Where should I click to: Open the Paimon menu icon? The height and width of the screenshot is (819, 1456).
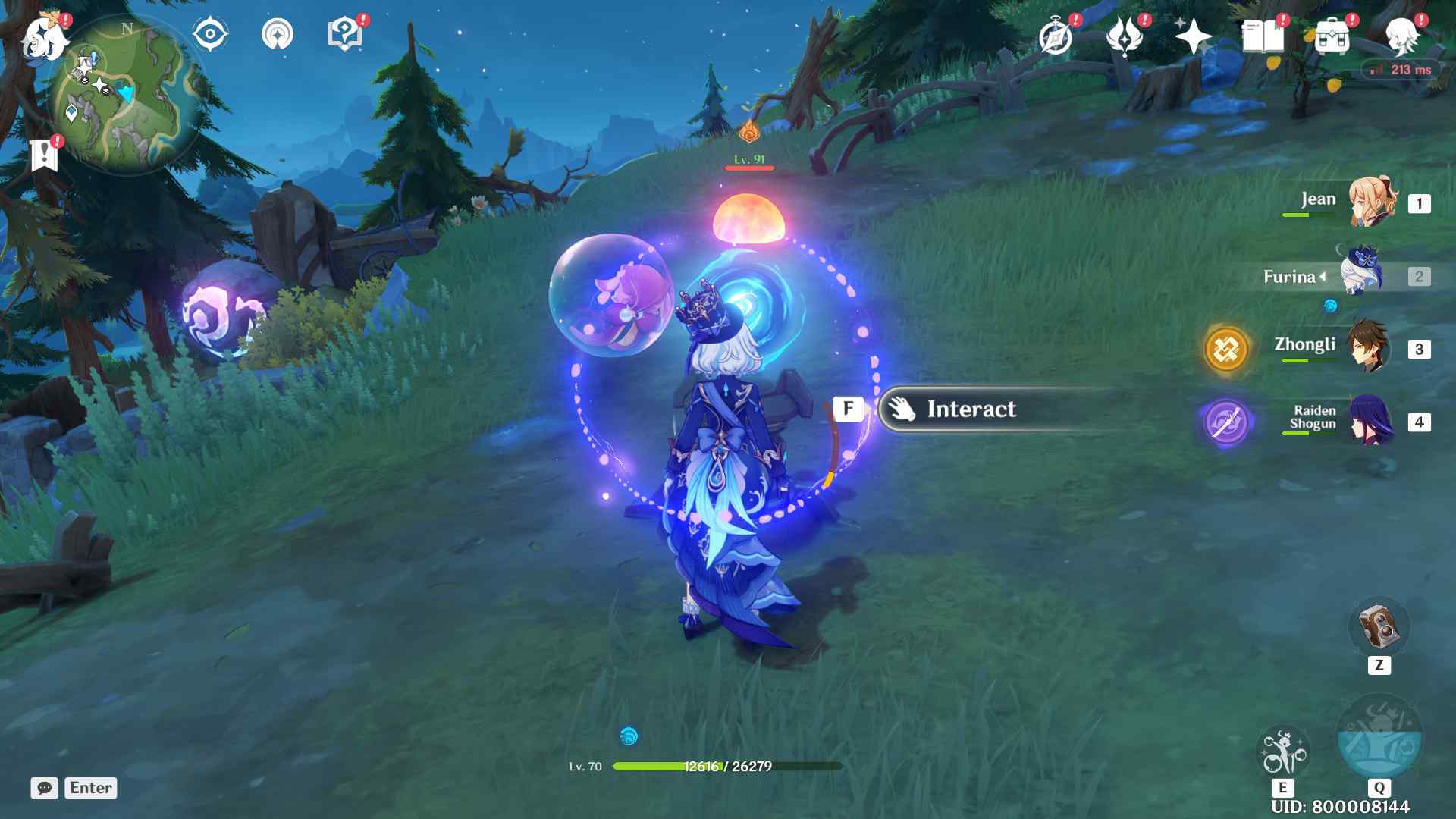point(44,38)
